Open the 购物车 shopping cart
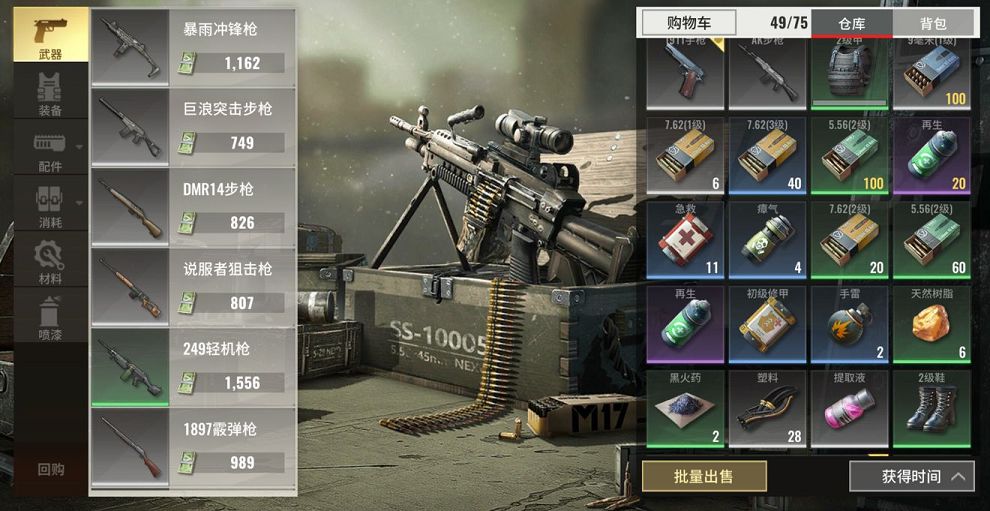Image resolution: width=990 pixels, height=511 pixels. pos(688,22)
